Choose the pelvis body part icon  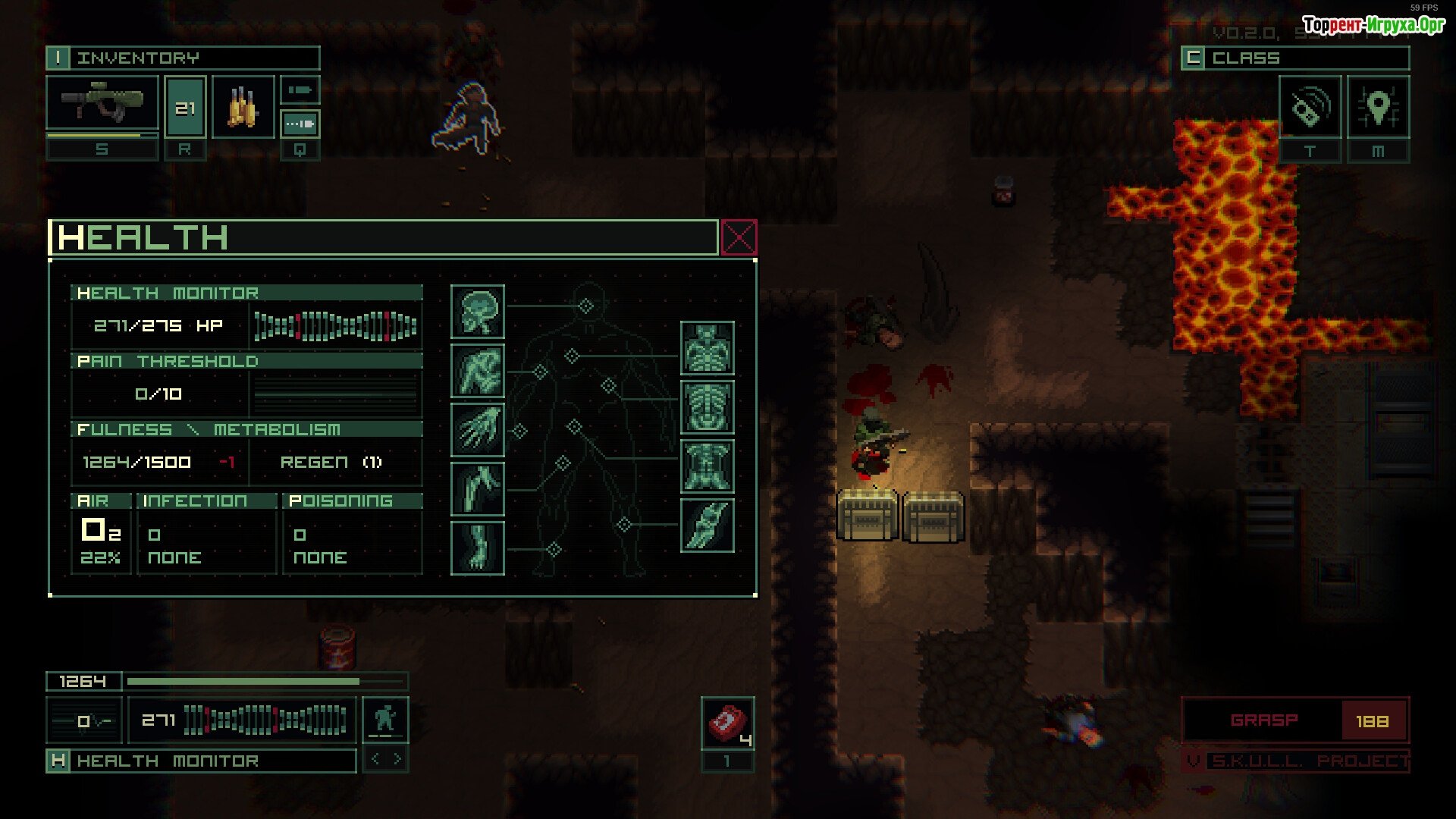tap(707, 466)
